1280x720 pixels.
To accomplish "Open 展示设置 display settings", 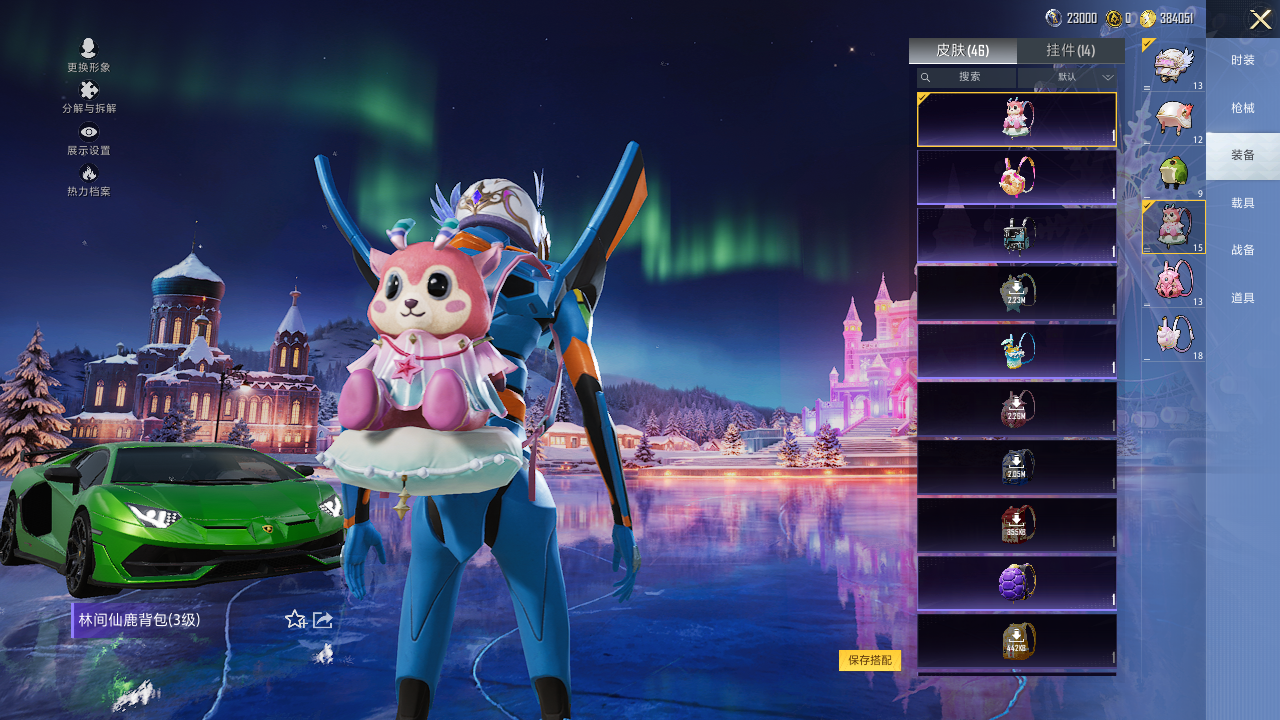I will [x=89, y=139].
